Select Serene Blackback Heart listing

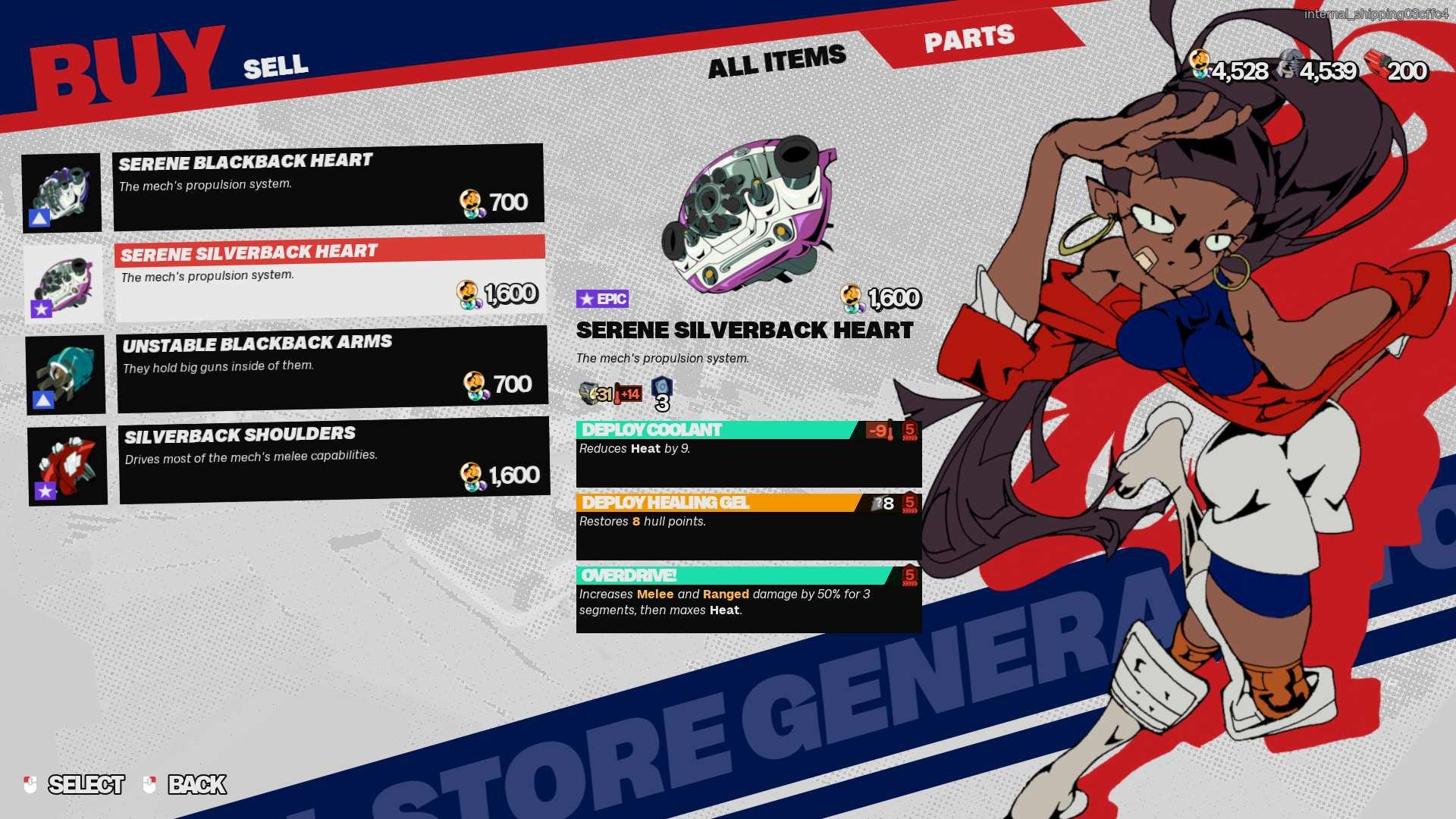pos(328,187)
